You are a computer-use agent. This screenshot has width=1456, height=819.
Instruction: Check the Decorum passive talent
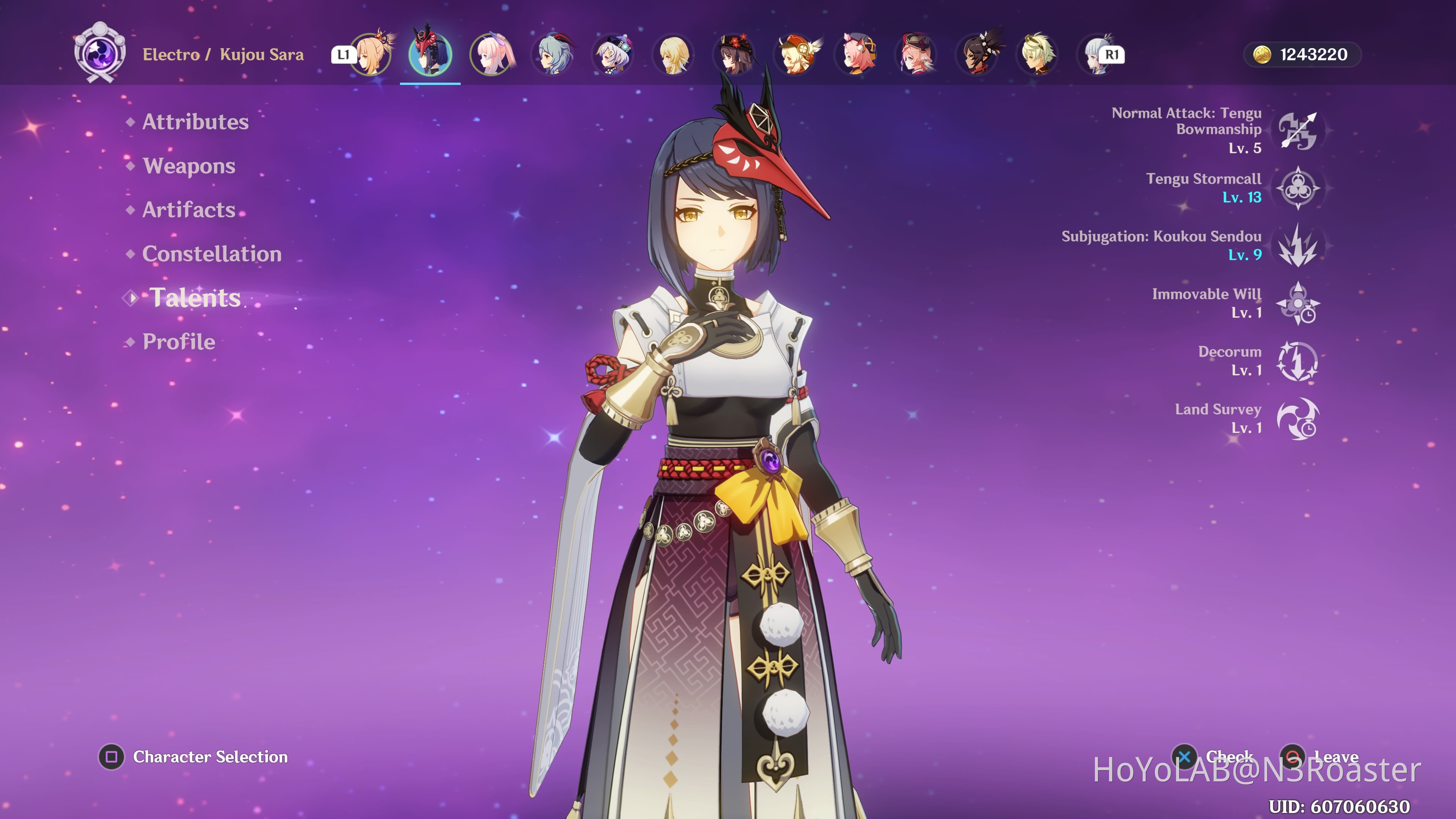[x=1297, y=361]
